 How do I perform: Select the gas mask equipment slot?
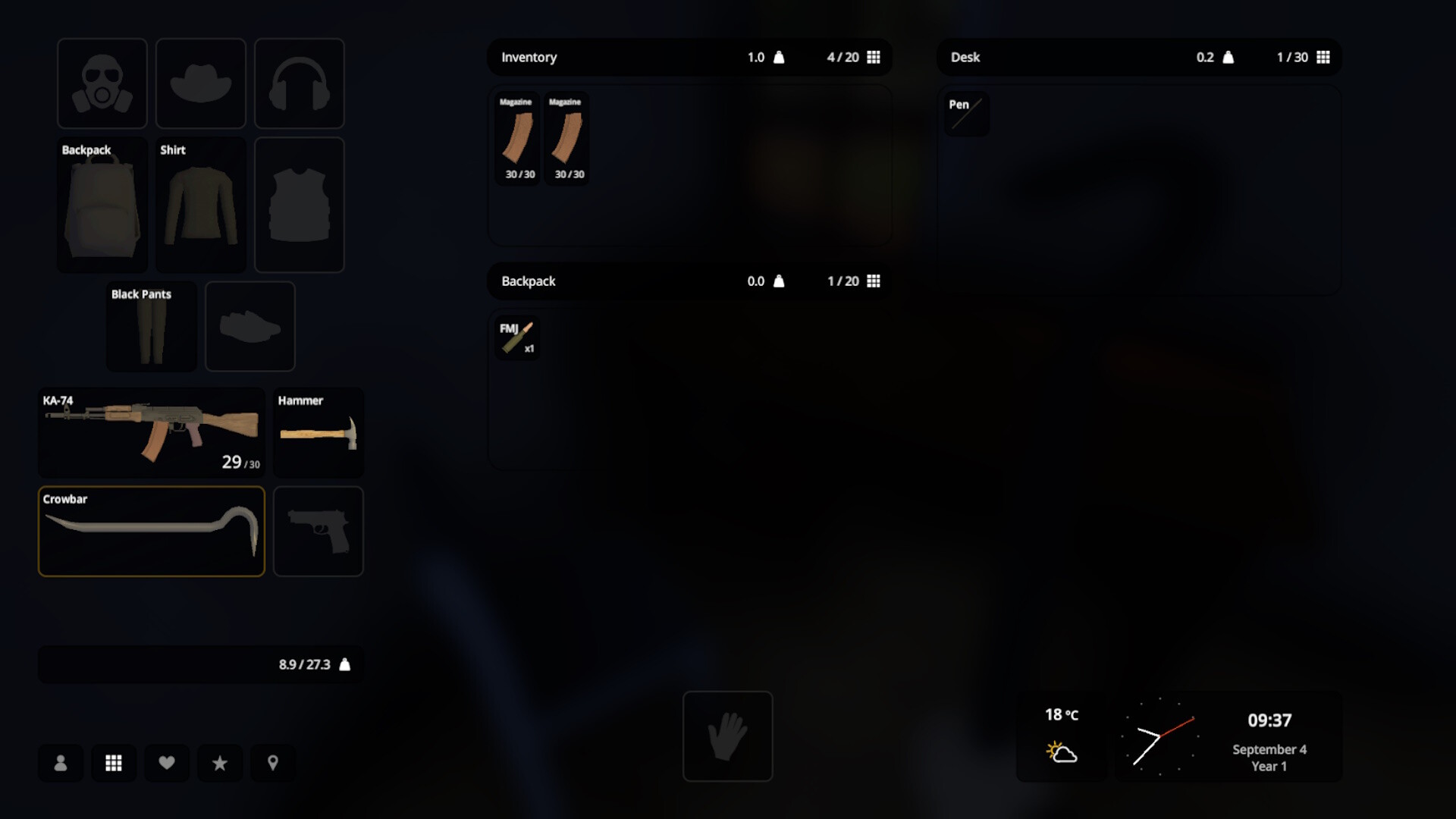(102, 83)
